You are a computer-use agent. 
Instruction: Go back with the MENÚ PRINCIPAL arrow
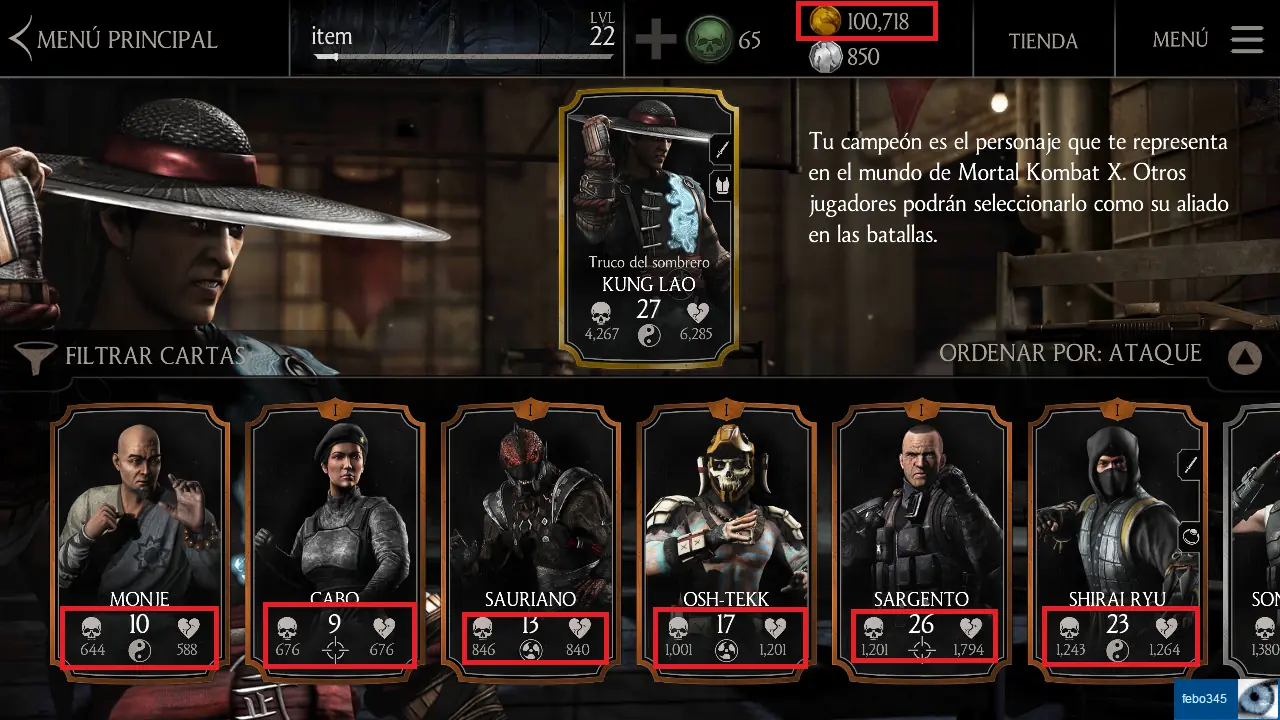tap(18, 37)
